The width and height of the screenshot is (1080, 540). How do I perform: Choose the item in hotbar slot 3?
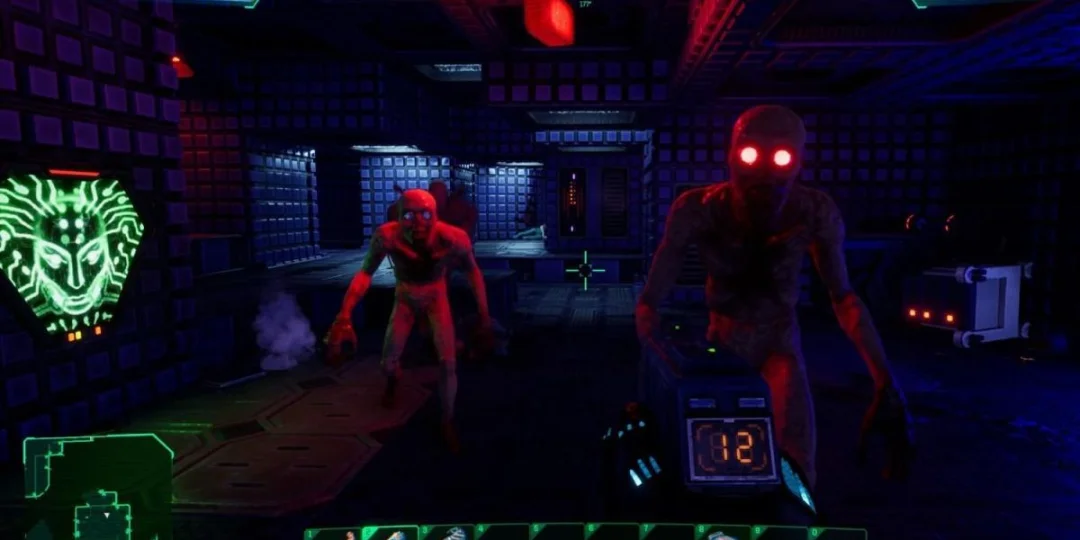pyautogui.click(x=448, y=533)
